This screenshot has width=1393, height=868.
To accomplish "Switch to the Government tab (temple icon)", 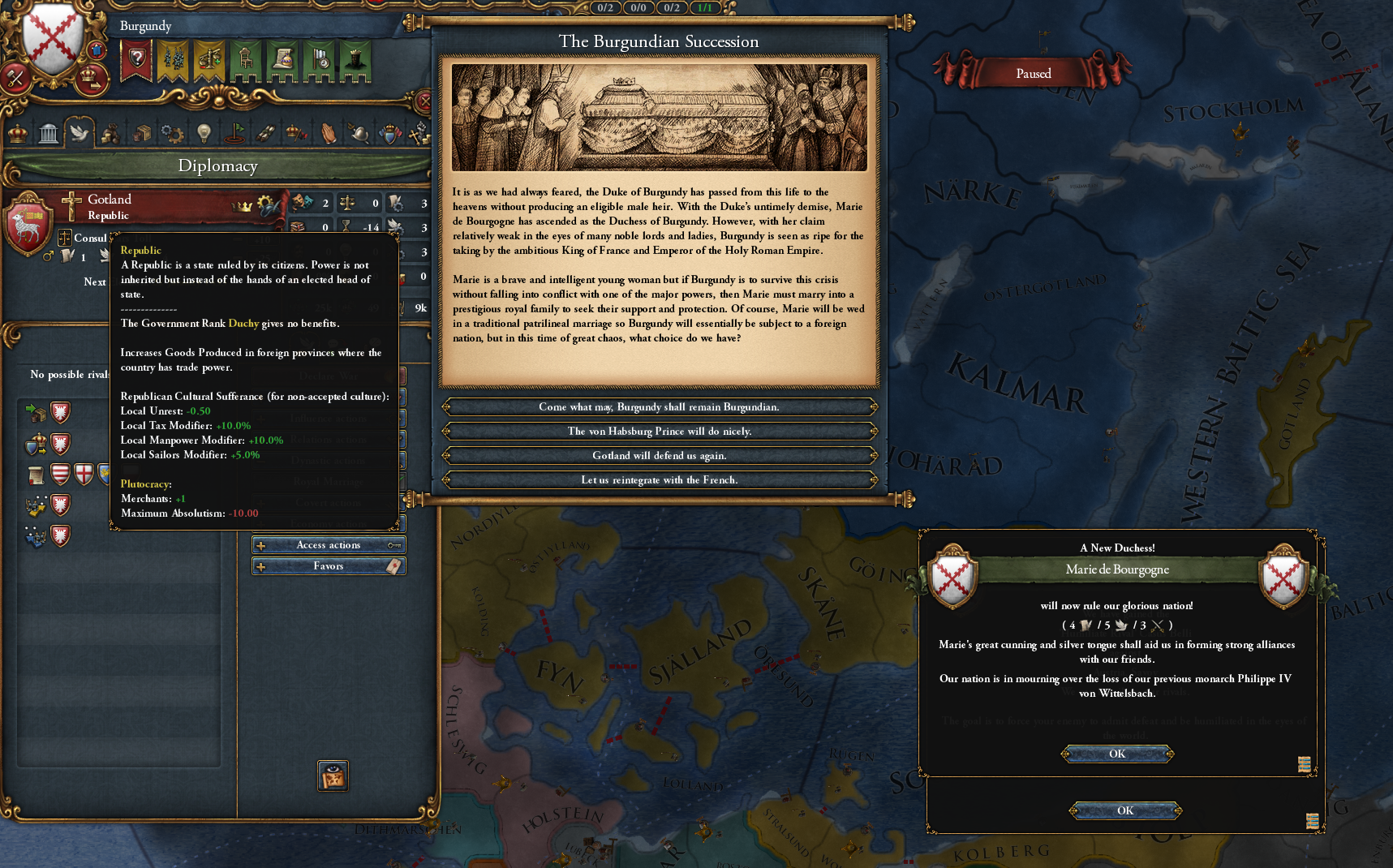I will click(49, 132).
